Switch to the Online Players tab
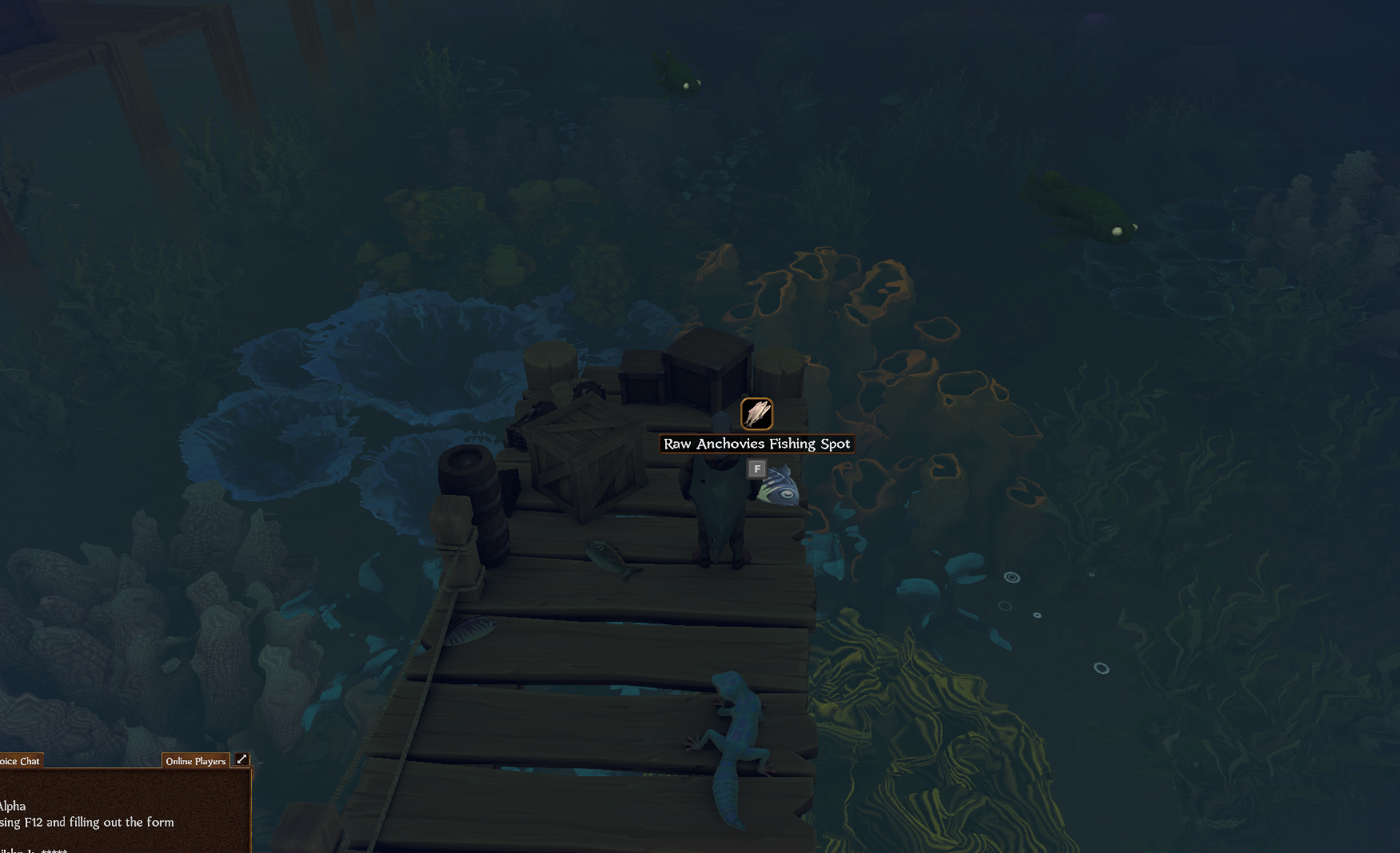This screenshot has height=853, width=1400. pyautogui.click(x=195, y=761)
